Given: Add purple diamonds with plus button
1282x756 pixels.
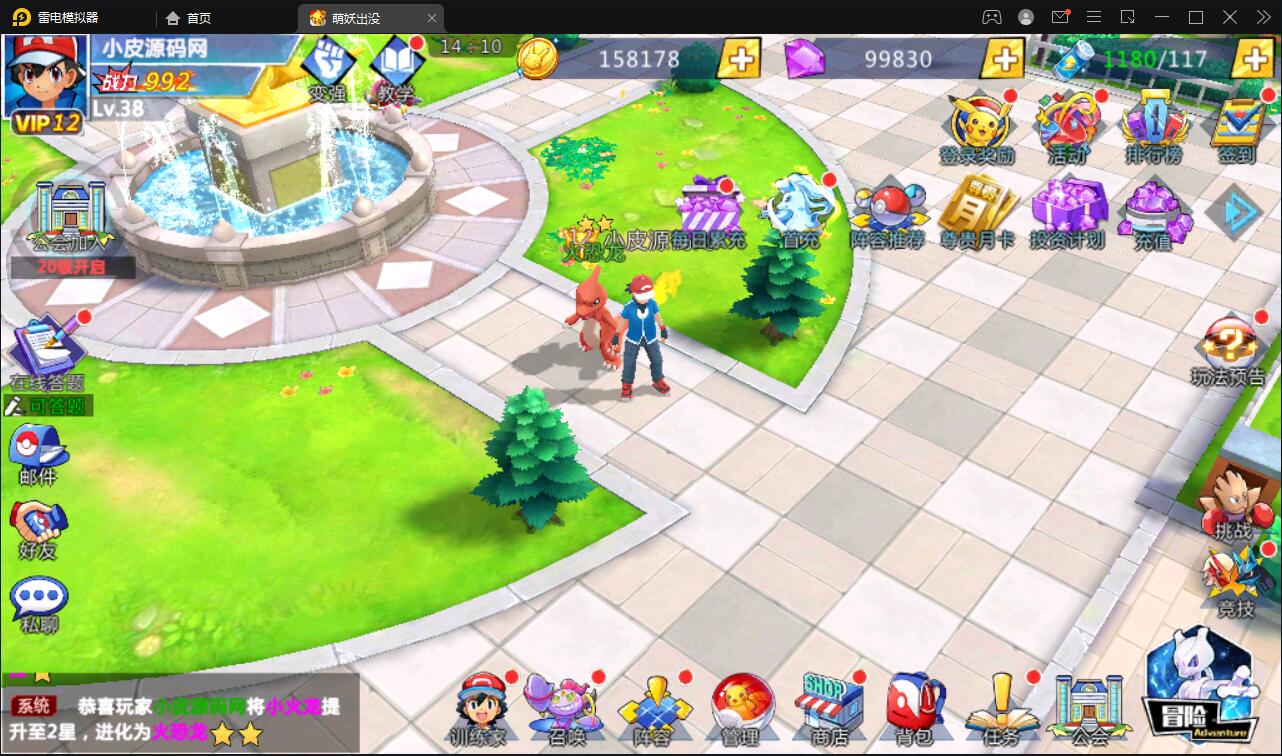Looking at the screenshot, I should click(1002, 59).
